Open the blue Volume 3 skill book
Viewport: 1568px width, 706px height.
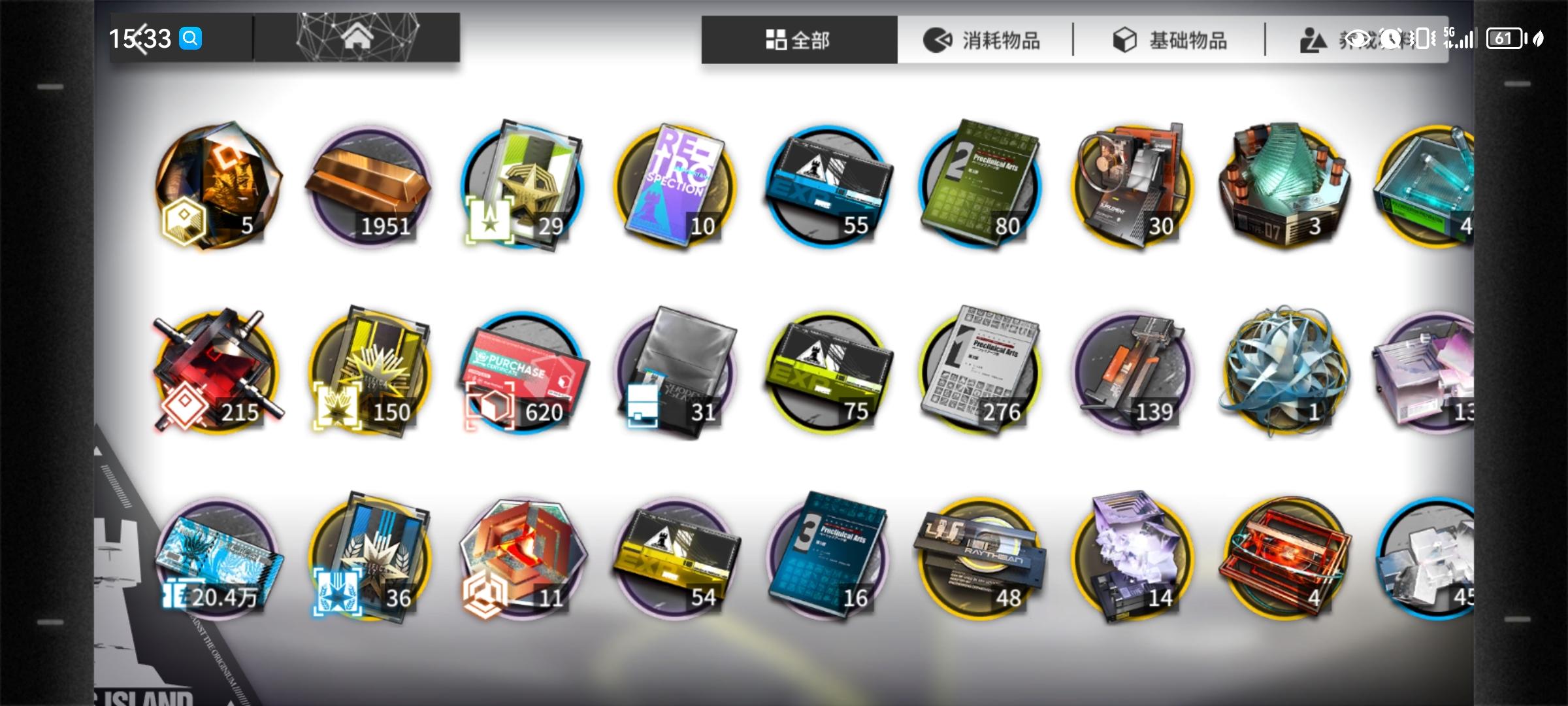click(830, 559)
